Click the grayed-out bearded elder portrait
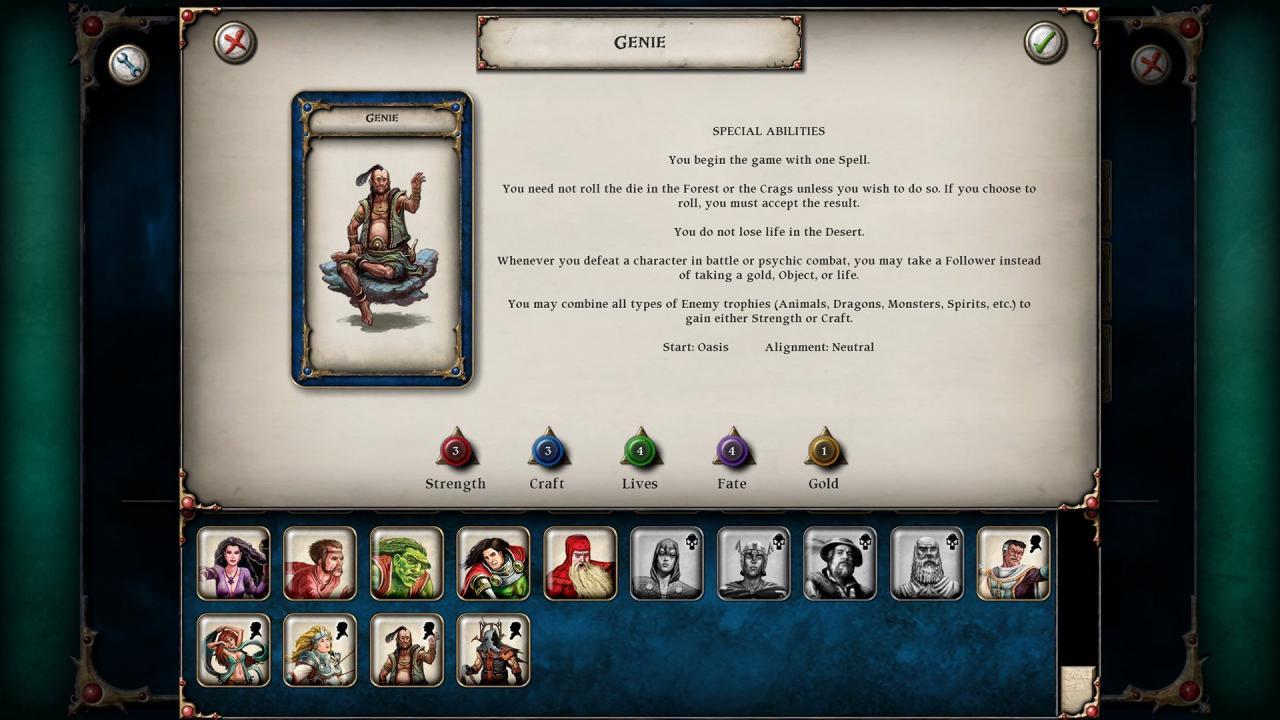1280x720 pixels. coord(927,564)
